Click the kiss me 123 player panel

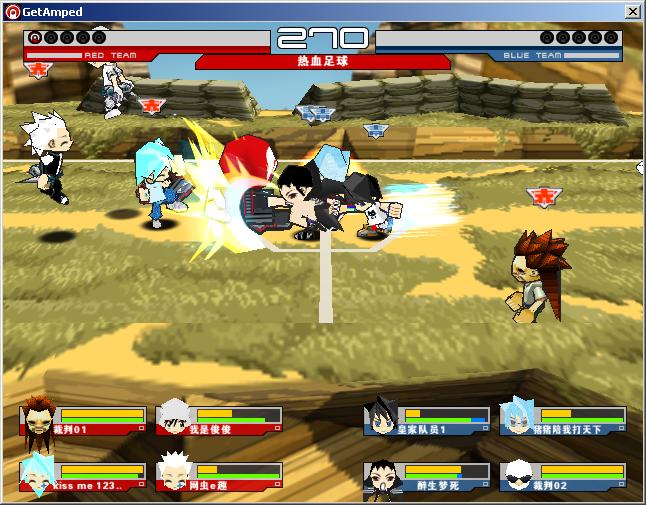point(83,475)
